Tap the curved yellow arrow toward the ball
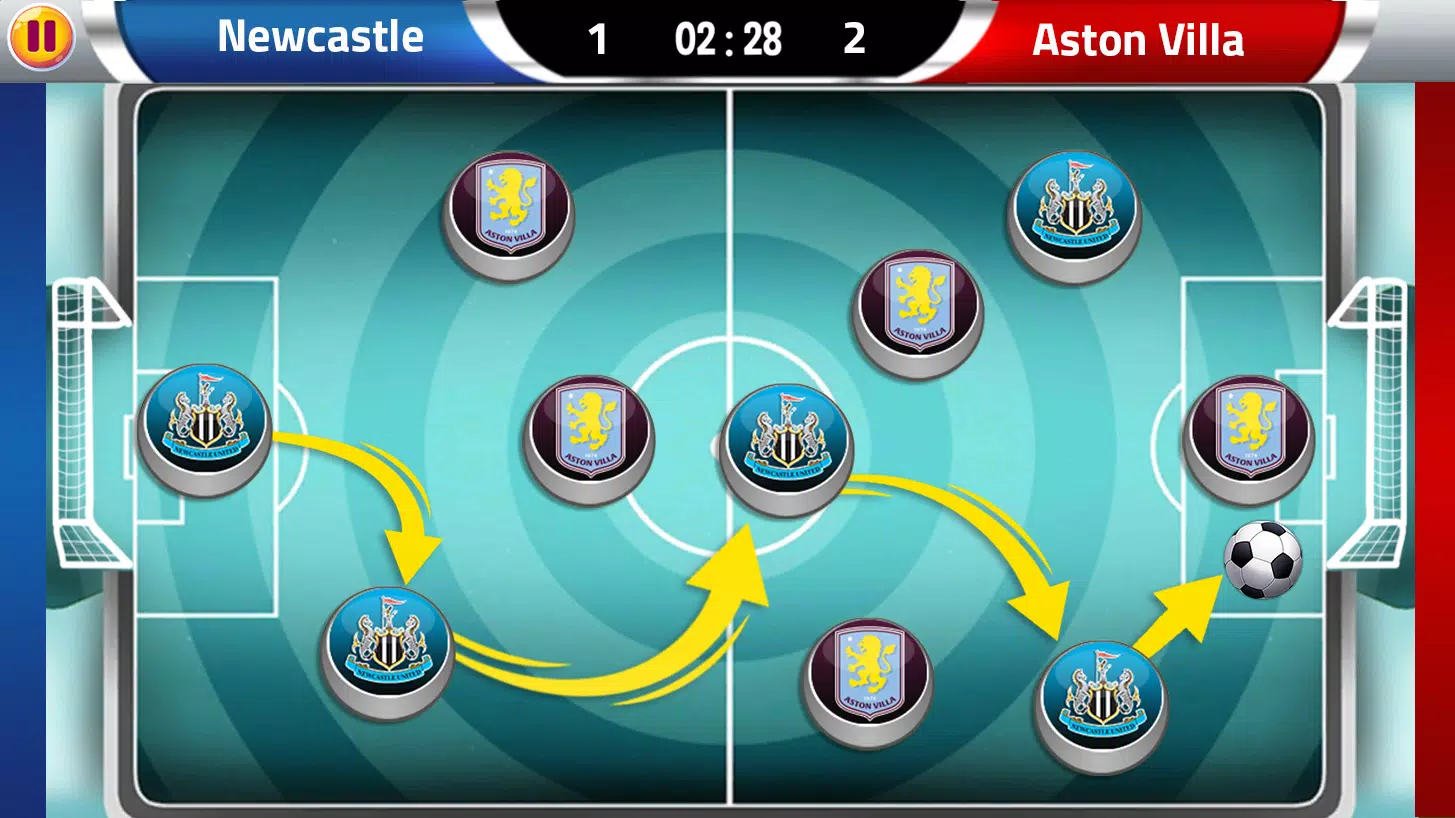Image resolution: width=1455 pixels, height=818 pixels. click(x=1190, y=605)
